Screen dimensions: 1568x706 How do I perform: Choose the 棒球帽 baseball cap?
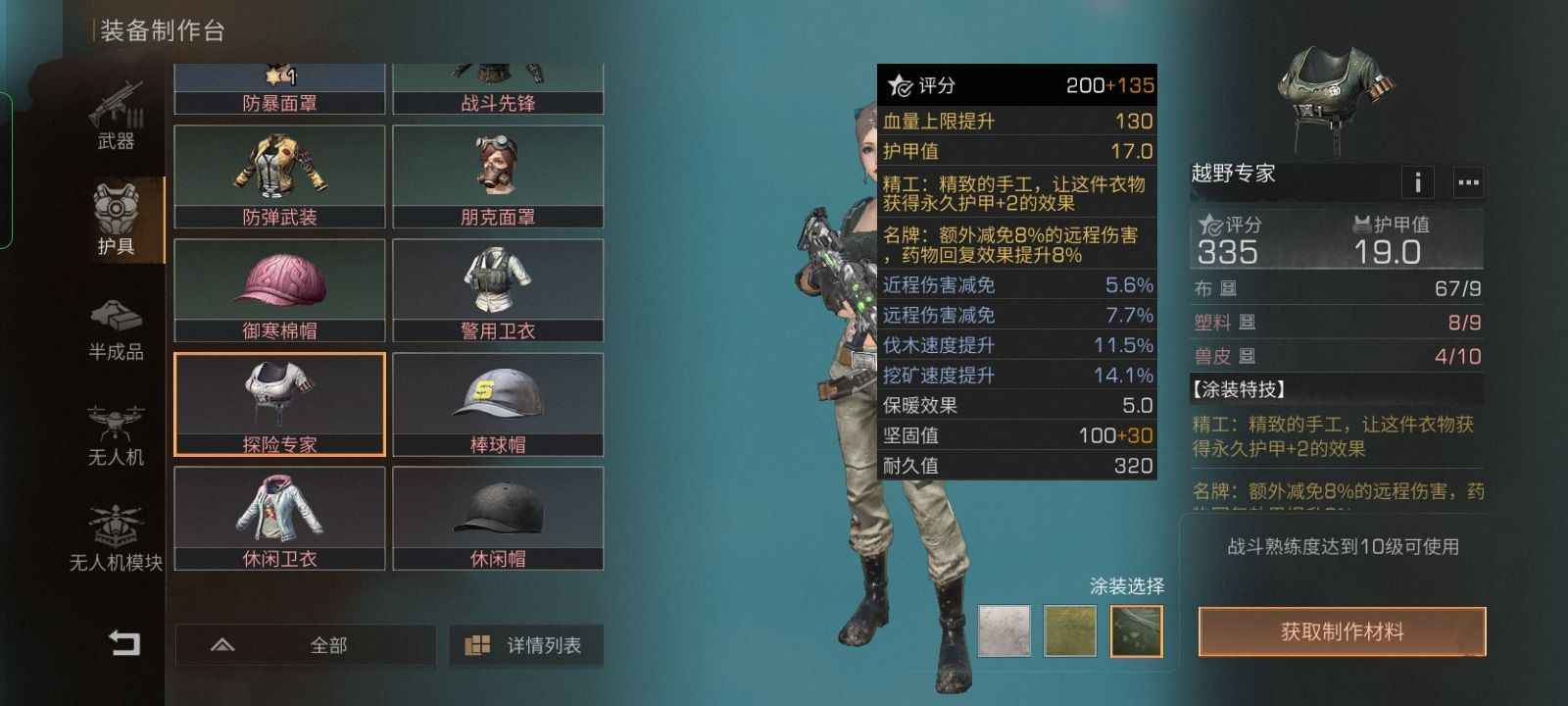pos(498,404)
